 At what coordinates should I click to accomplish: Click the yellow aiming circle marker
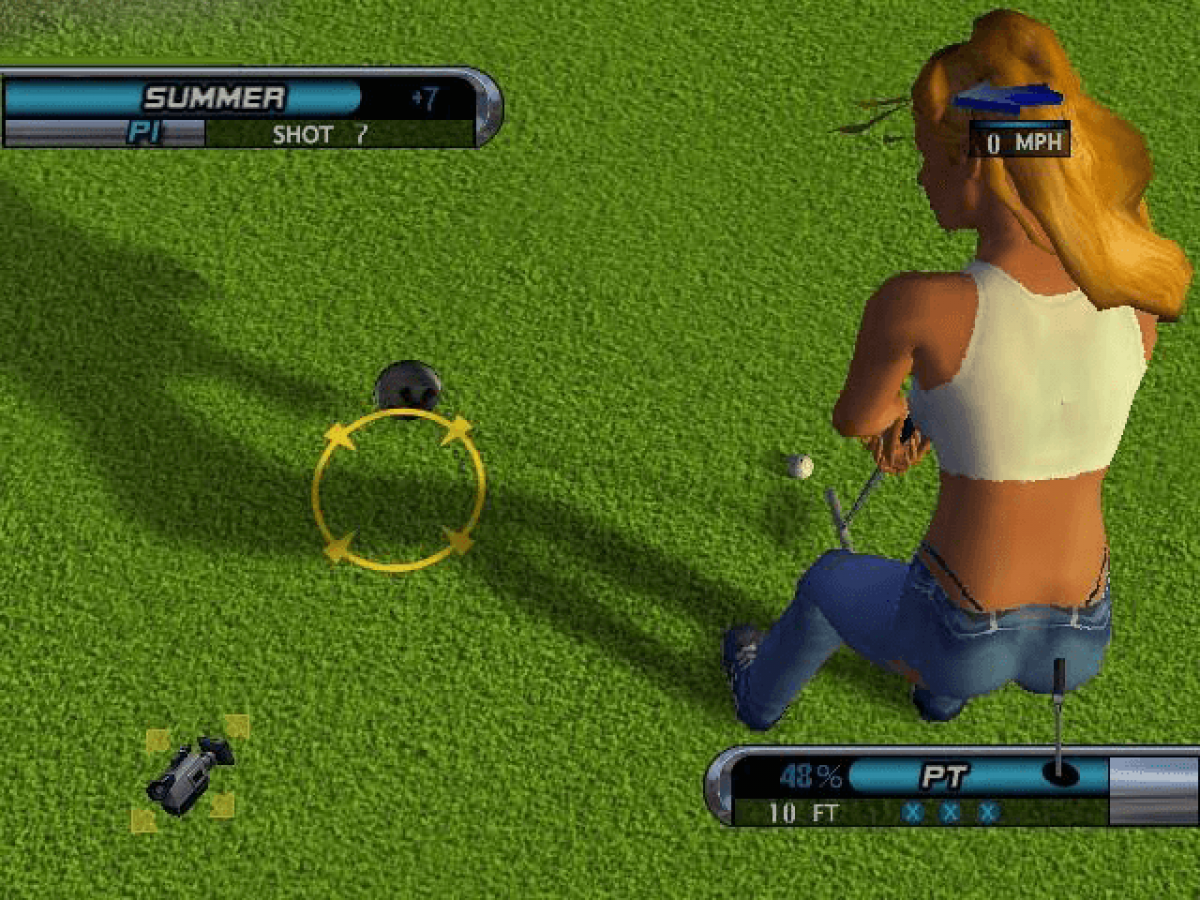click(x=398, y=490)
